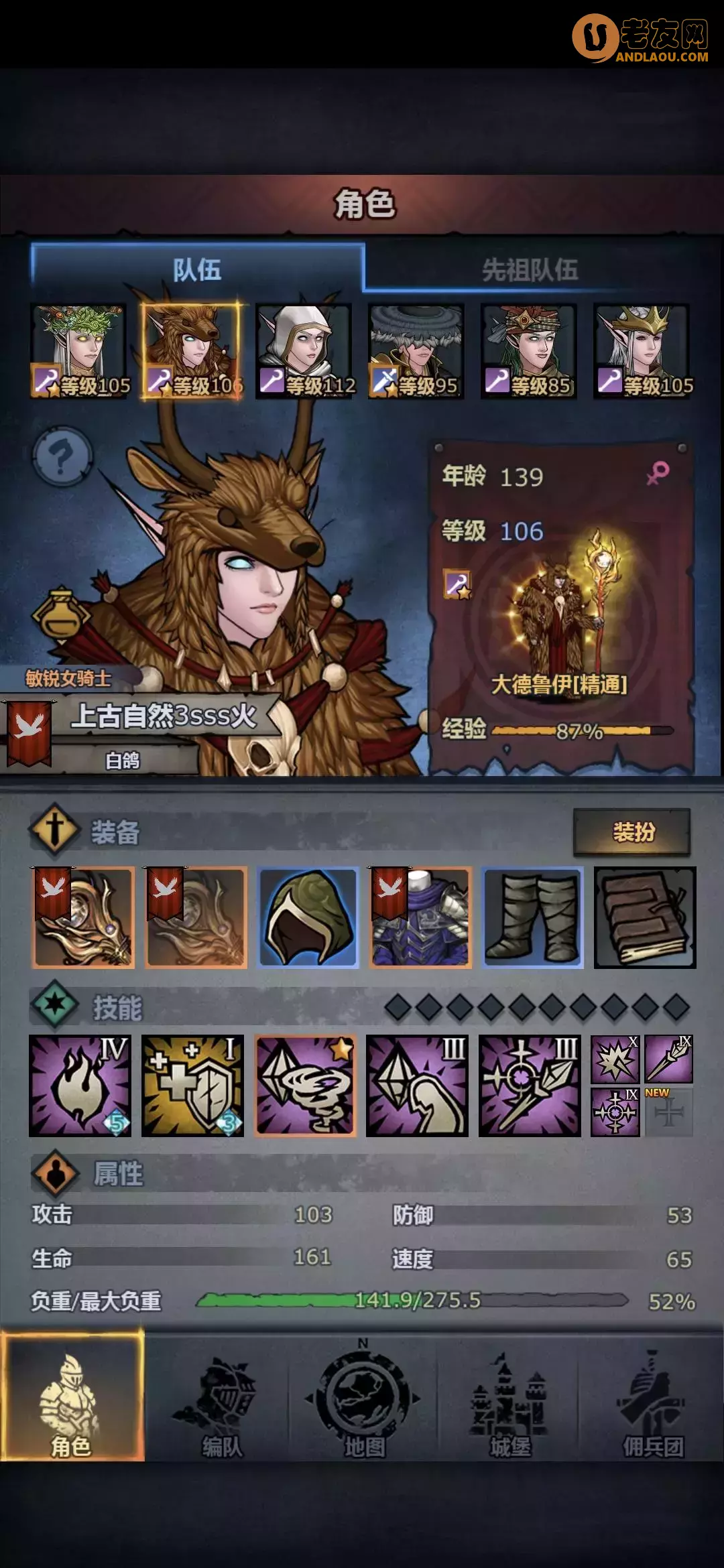Open the question mark help button
Screen dimensions: 724x1568
[62, 458]
